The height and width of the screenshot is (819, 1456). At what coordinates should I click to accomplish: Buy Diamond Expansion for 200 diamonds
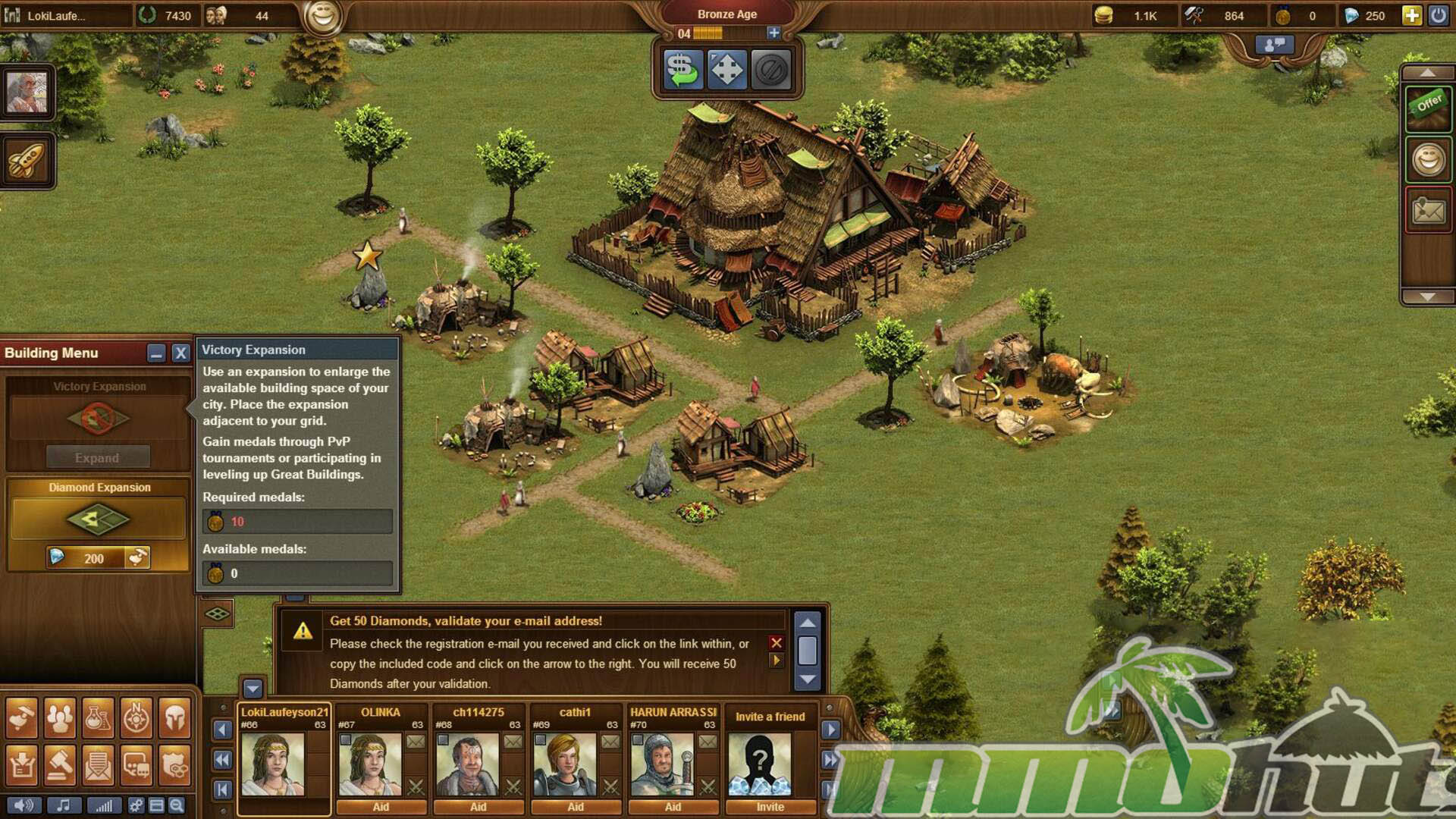[99, 558]
